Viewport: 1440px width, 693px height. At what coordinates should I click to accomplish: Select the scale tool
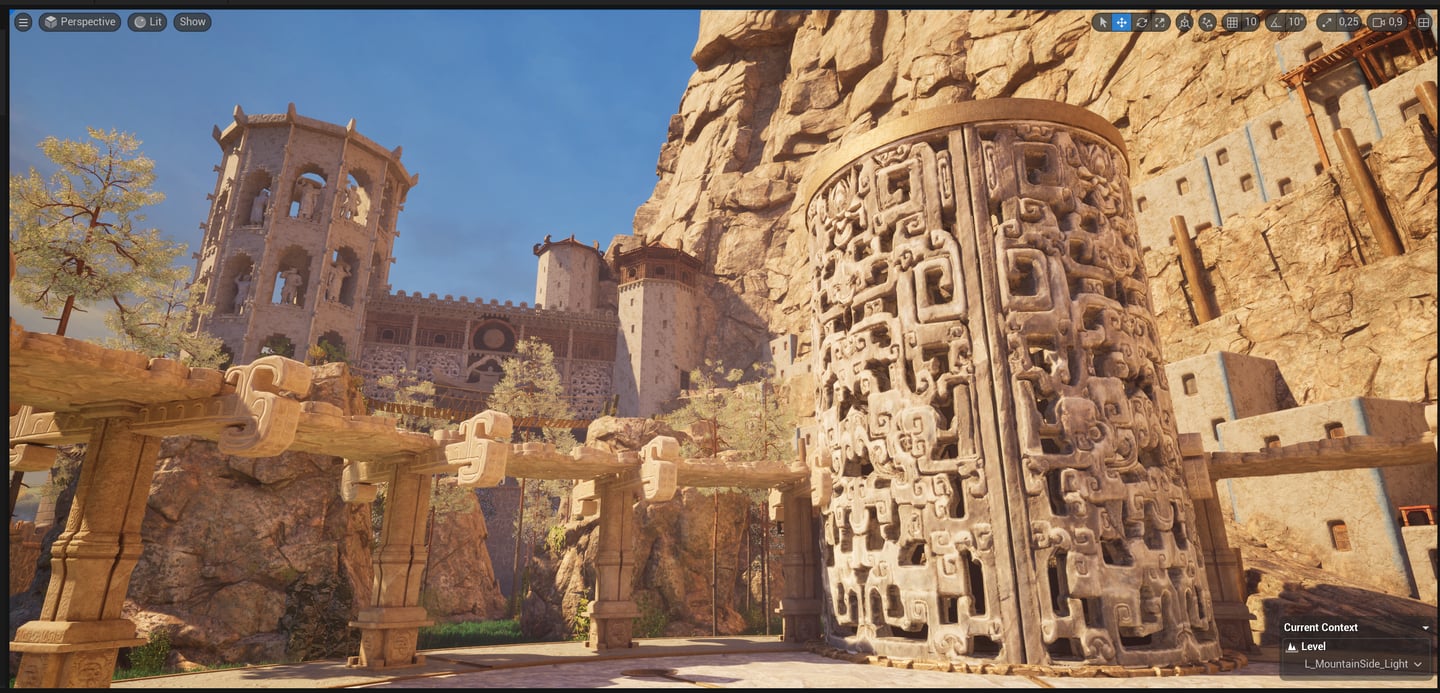1160,22
